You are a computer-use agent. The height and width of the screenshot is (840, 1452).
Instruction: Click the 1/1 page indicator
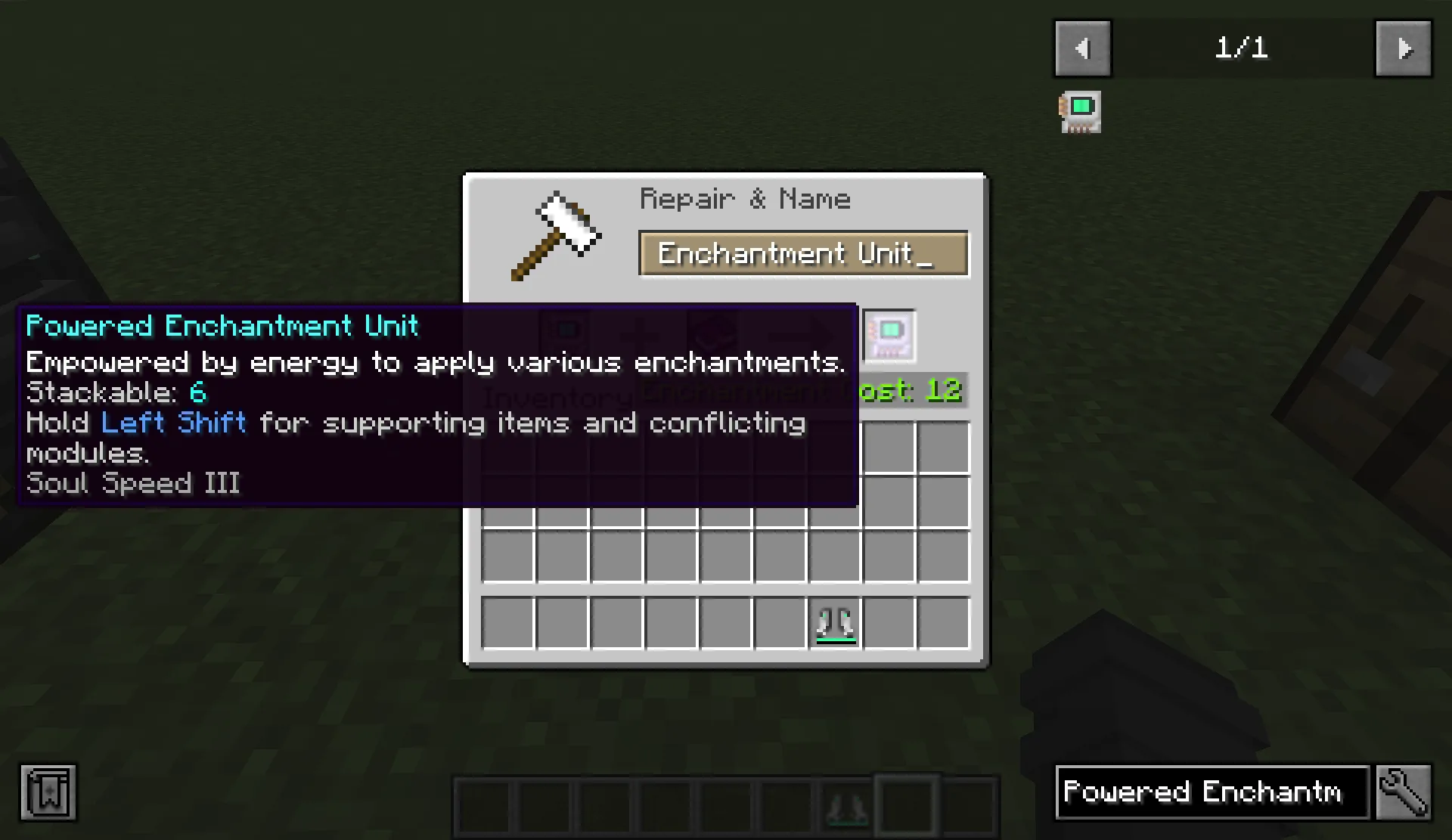click(1243, 48)
